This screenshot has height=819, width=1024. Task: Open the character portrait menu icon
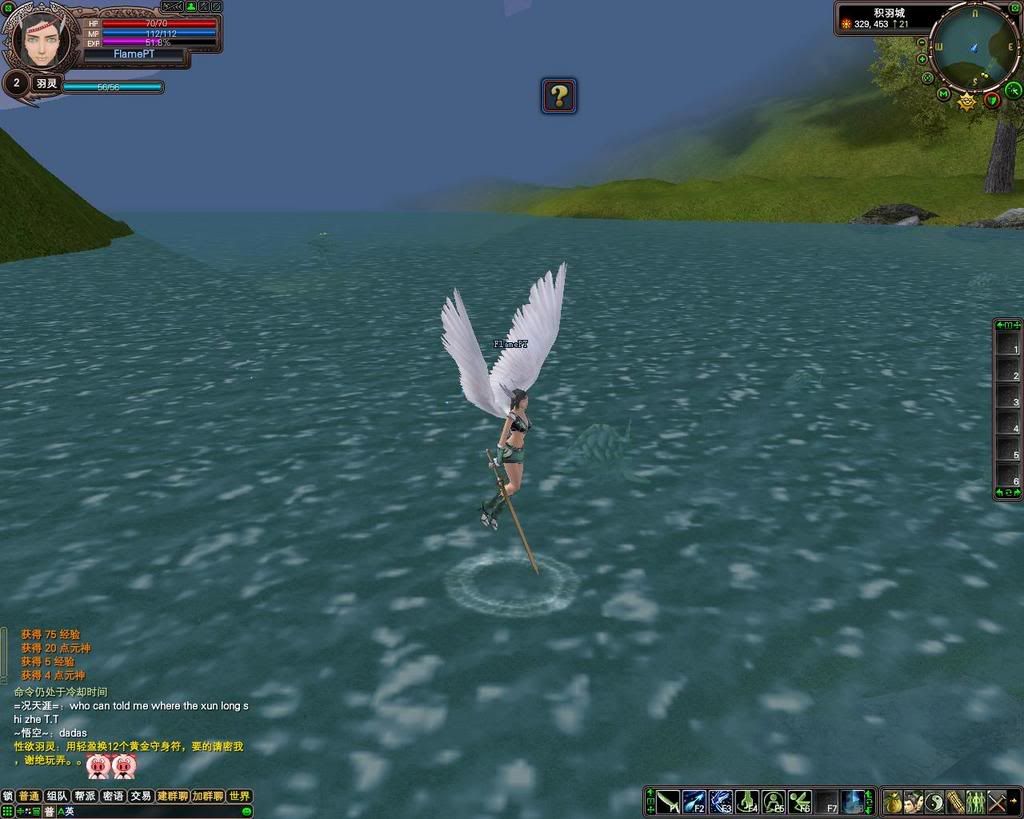point(914,802)
